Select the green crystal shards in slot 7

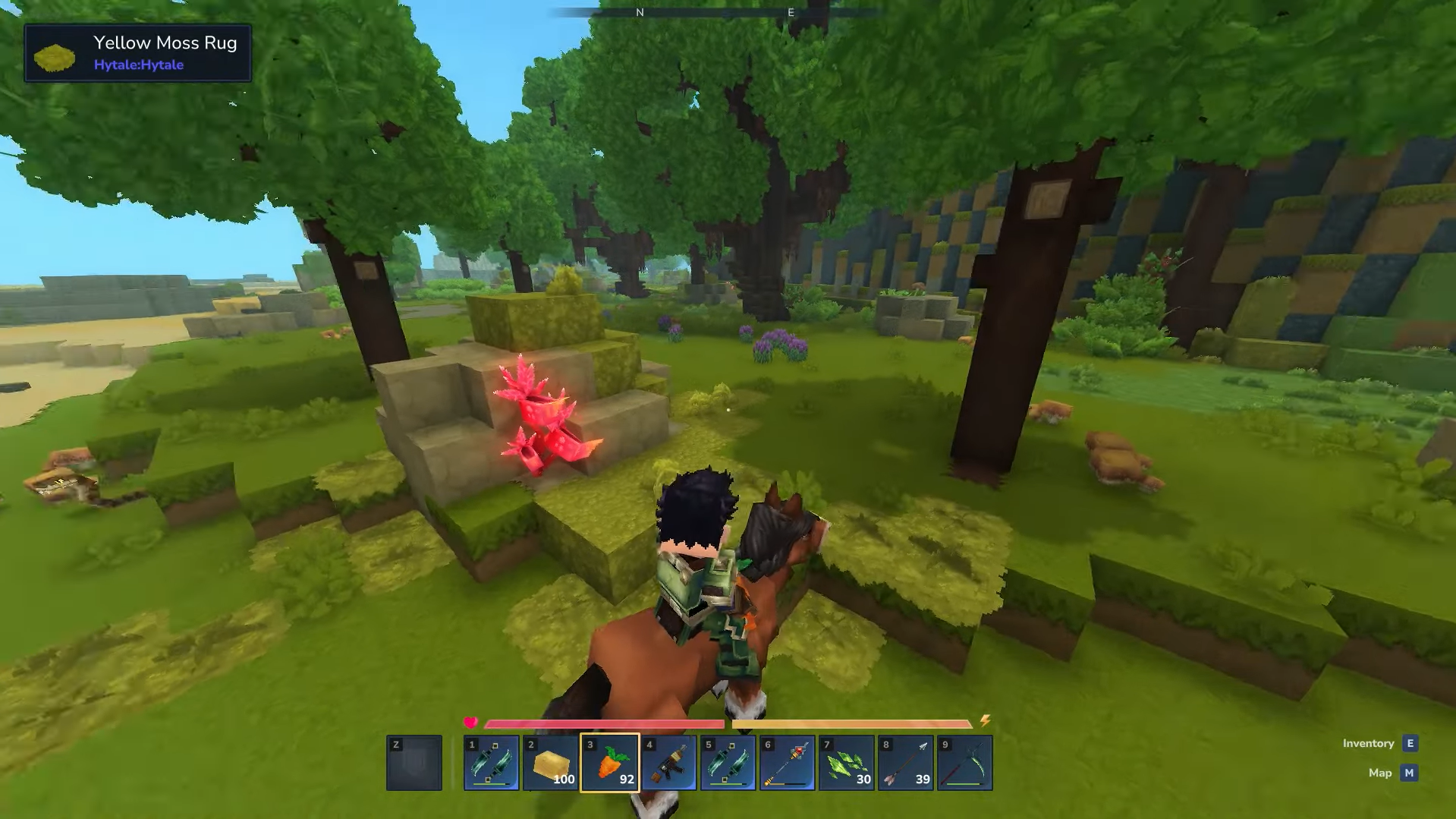(x=846, y=762)
